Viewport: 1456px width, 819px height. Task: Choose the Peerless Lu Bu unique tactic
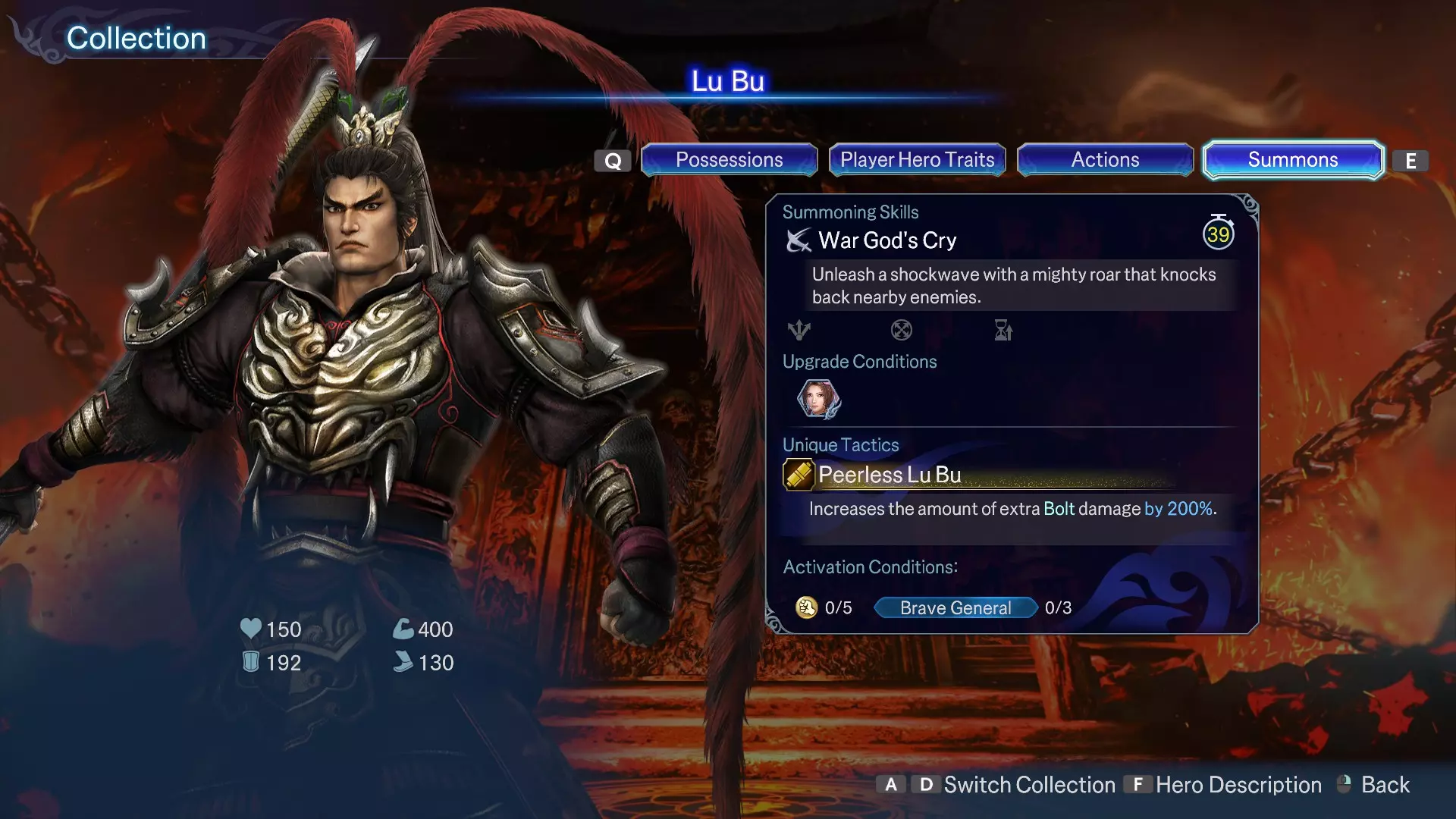pyautogui.click(x=889, y=475)
